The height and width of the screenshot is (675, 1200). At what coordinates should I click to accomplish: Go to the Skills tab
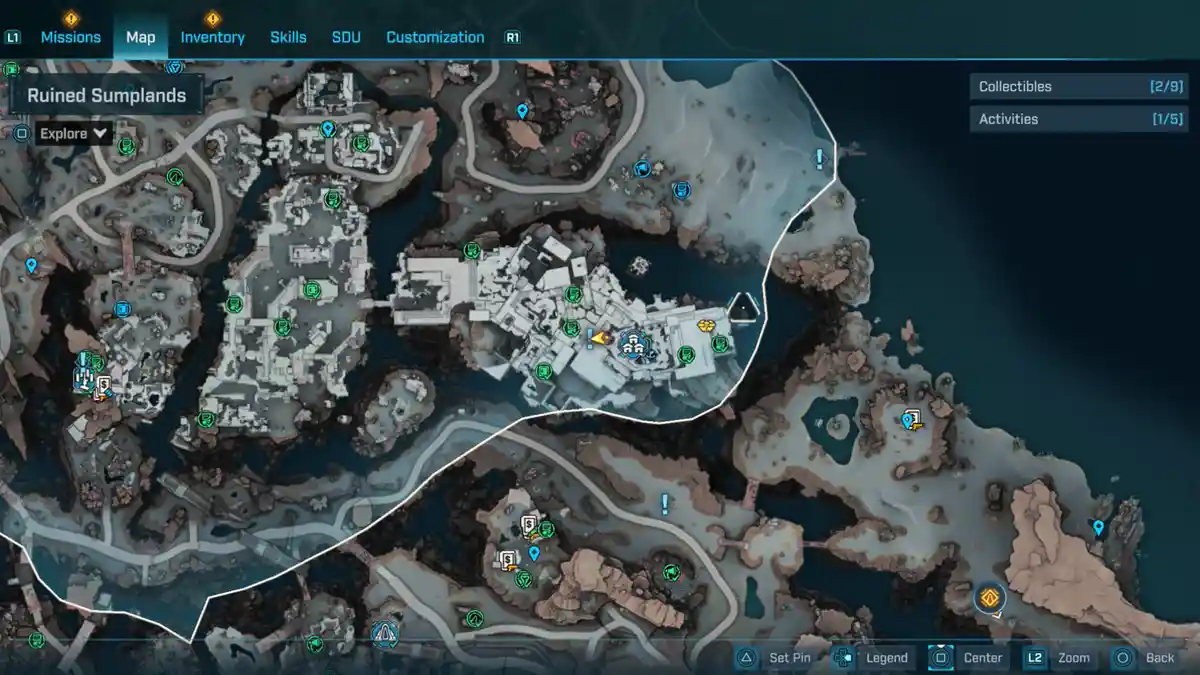288,37
